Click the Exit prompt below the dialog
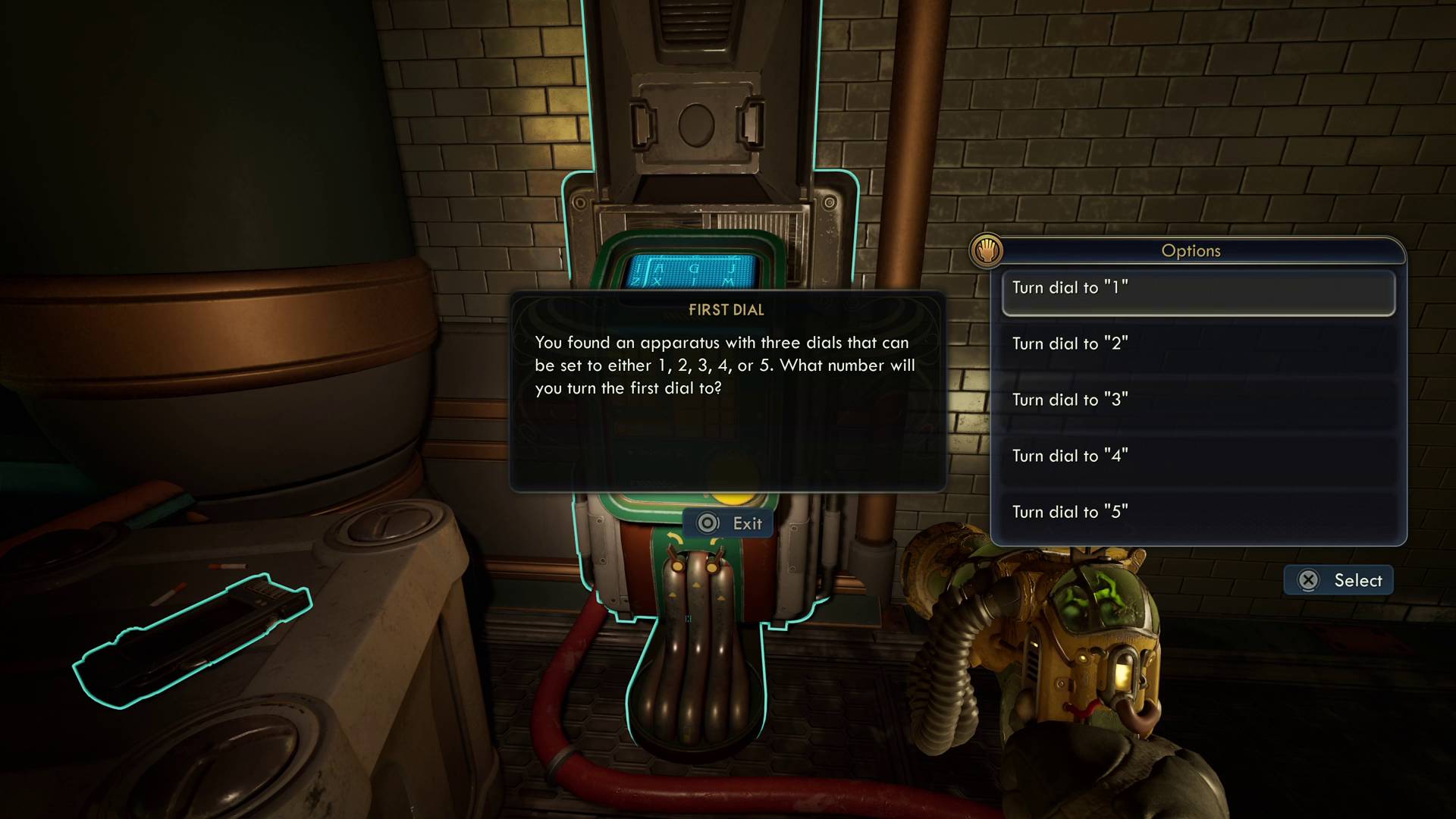The height and width of the screenshot is (819, 1456). point(728,522)
